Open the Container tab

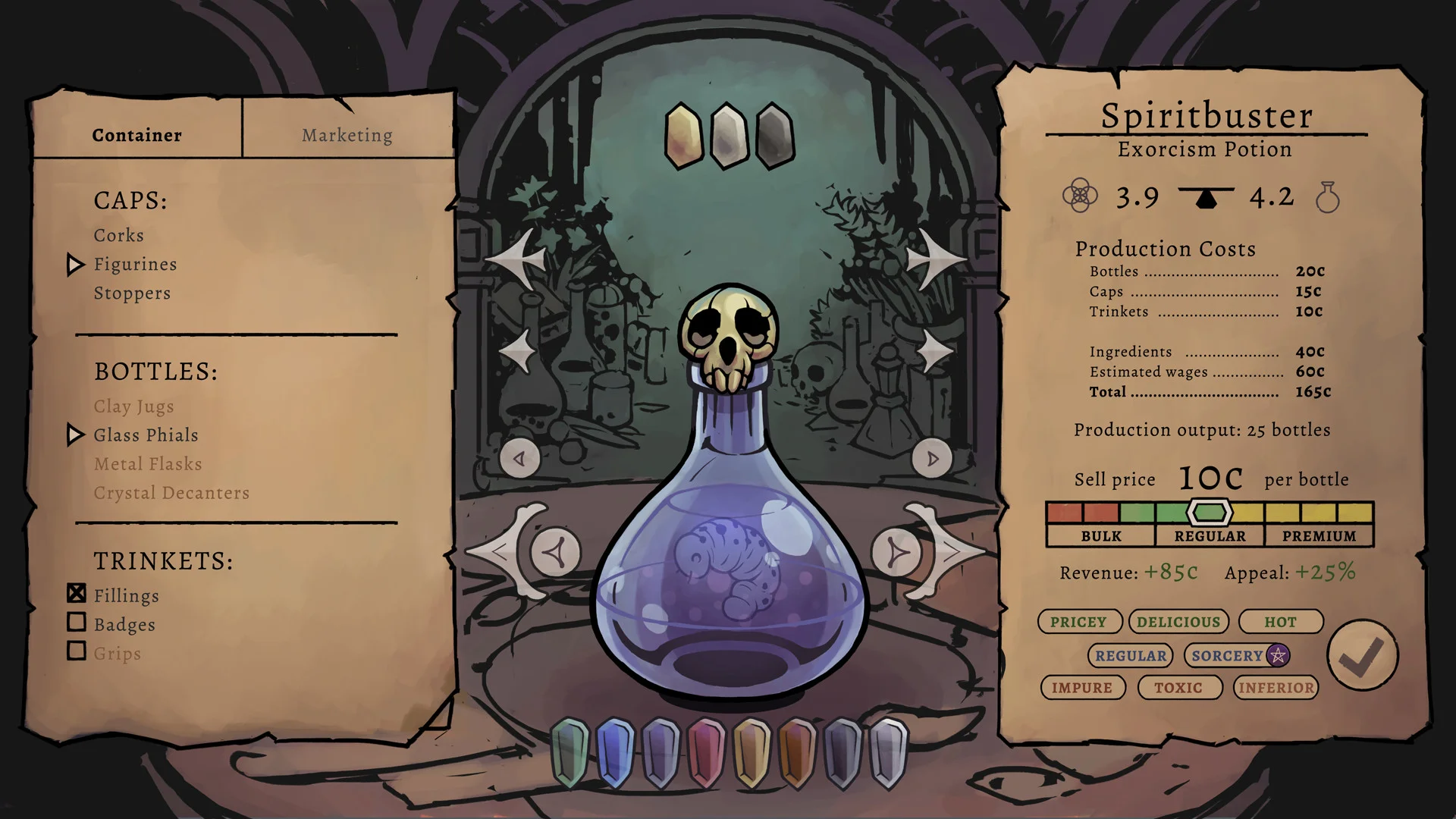point(136,135)
